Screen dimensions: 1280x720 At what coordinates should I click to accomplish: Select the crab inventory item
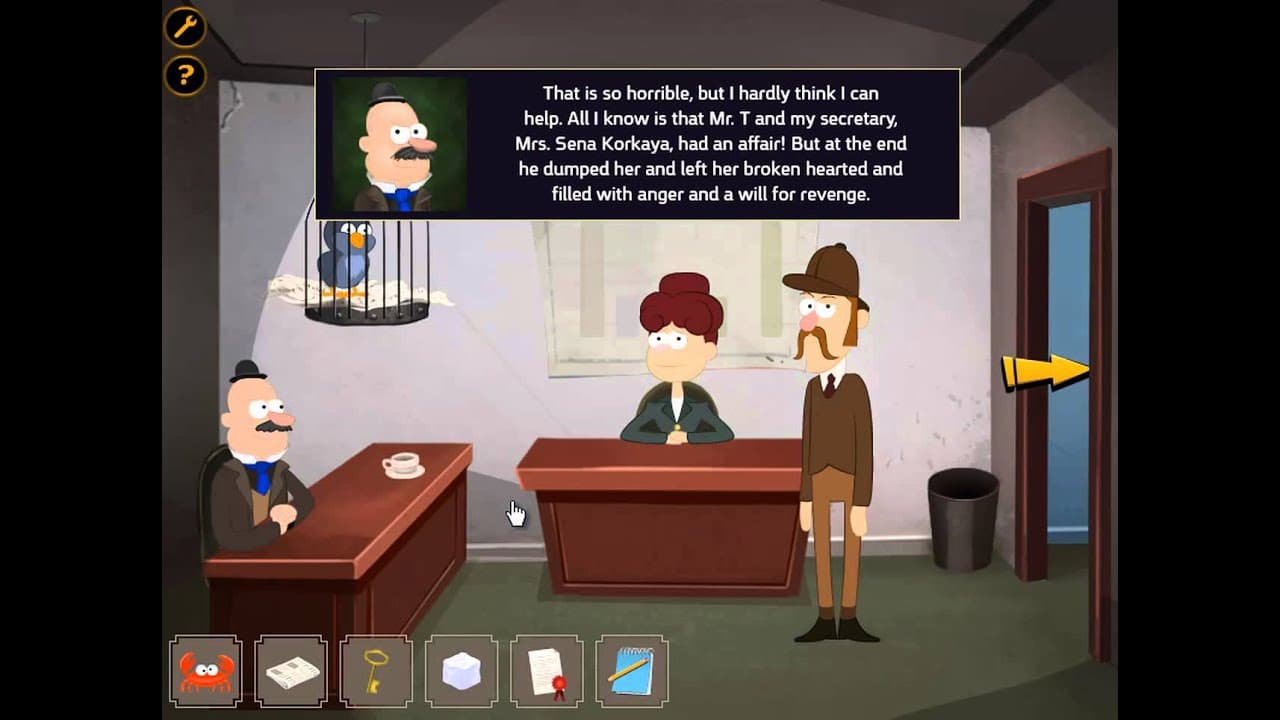(x=205, y=670)
